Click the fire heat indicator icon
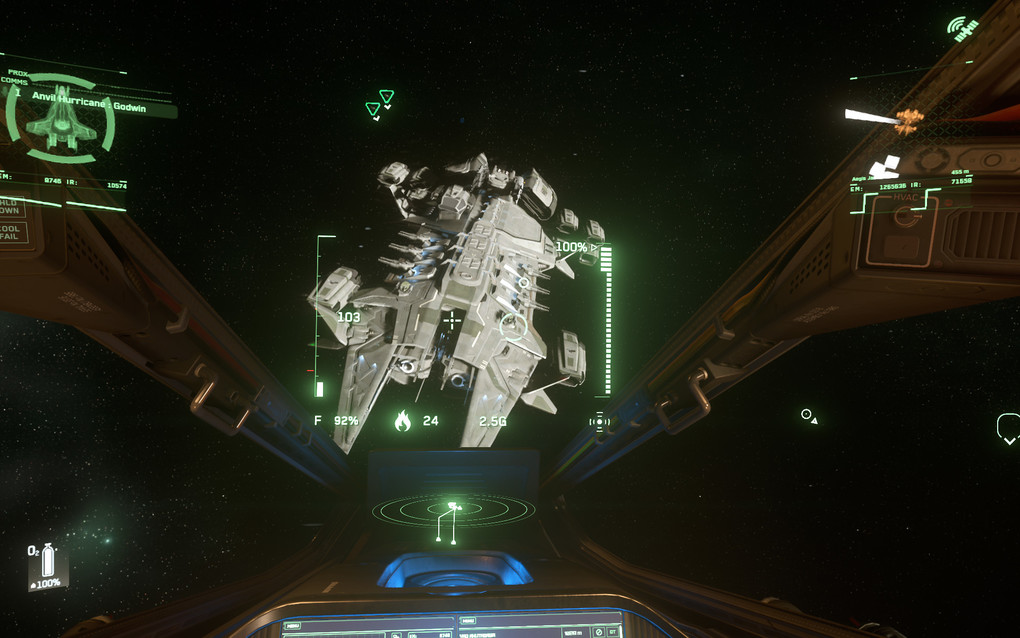The height and width of the screenshot is (638, 1020). (x=402, y=421)
